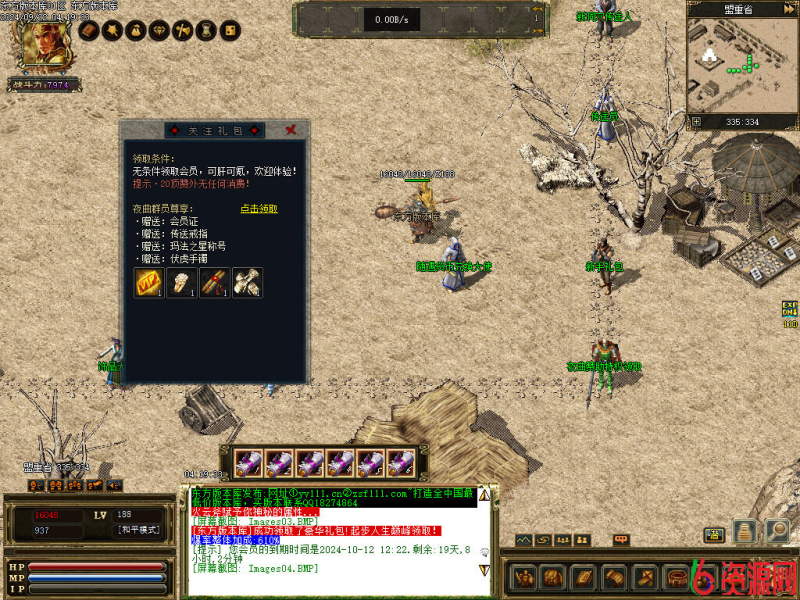Viewport: 800px width, 600px height.
Task: Select the silver bracers reward icon
Action: 247,283
